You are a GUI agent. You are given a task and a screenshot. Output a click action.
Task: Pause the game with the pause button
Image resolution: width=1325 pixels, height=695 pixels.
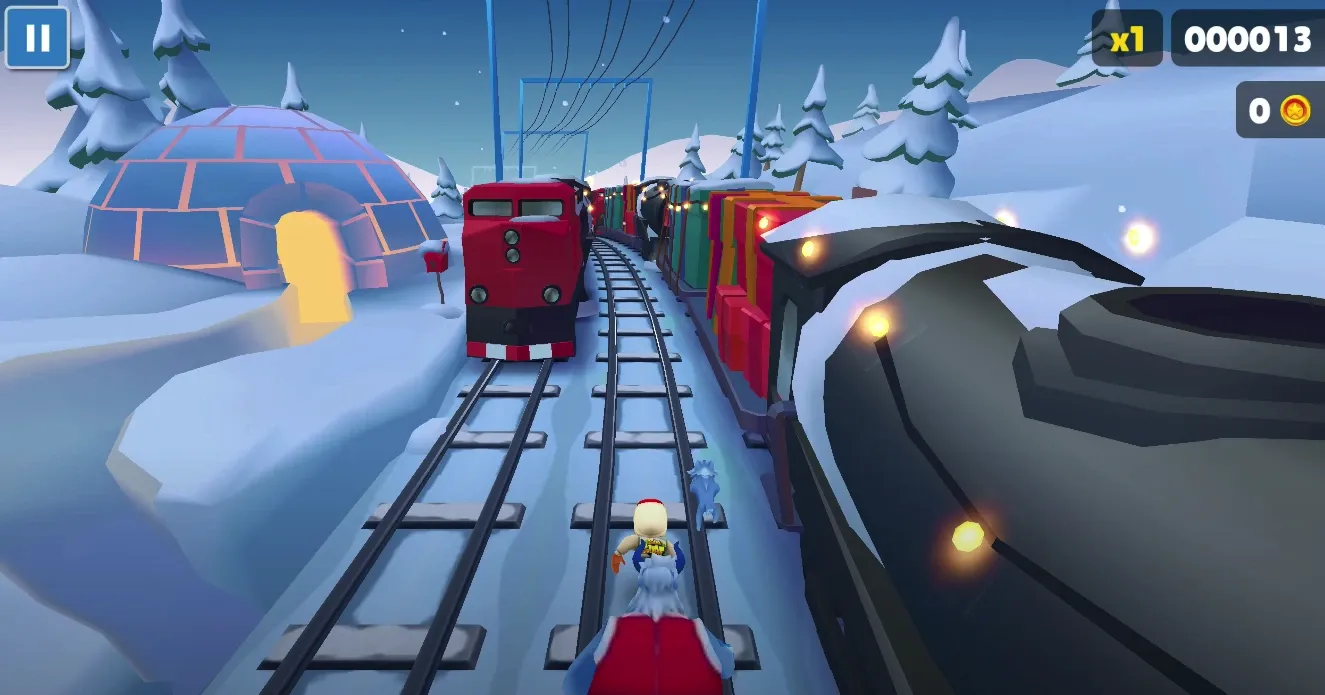[37, 38]
